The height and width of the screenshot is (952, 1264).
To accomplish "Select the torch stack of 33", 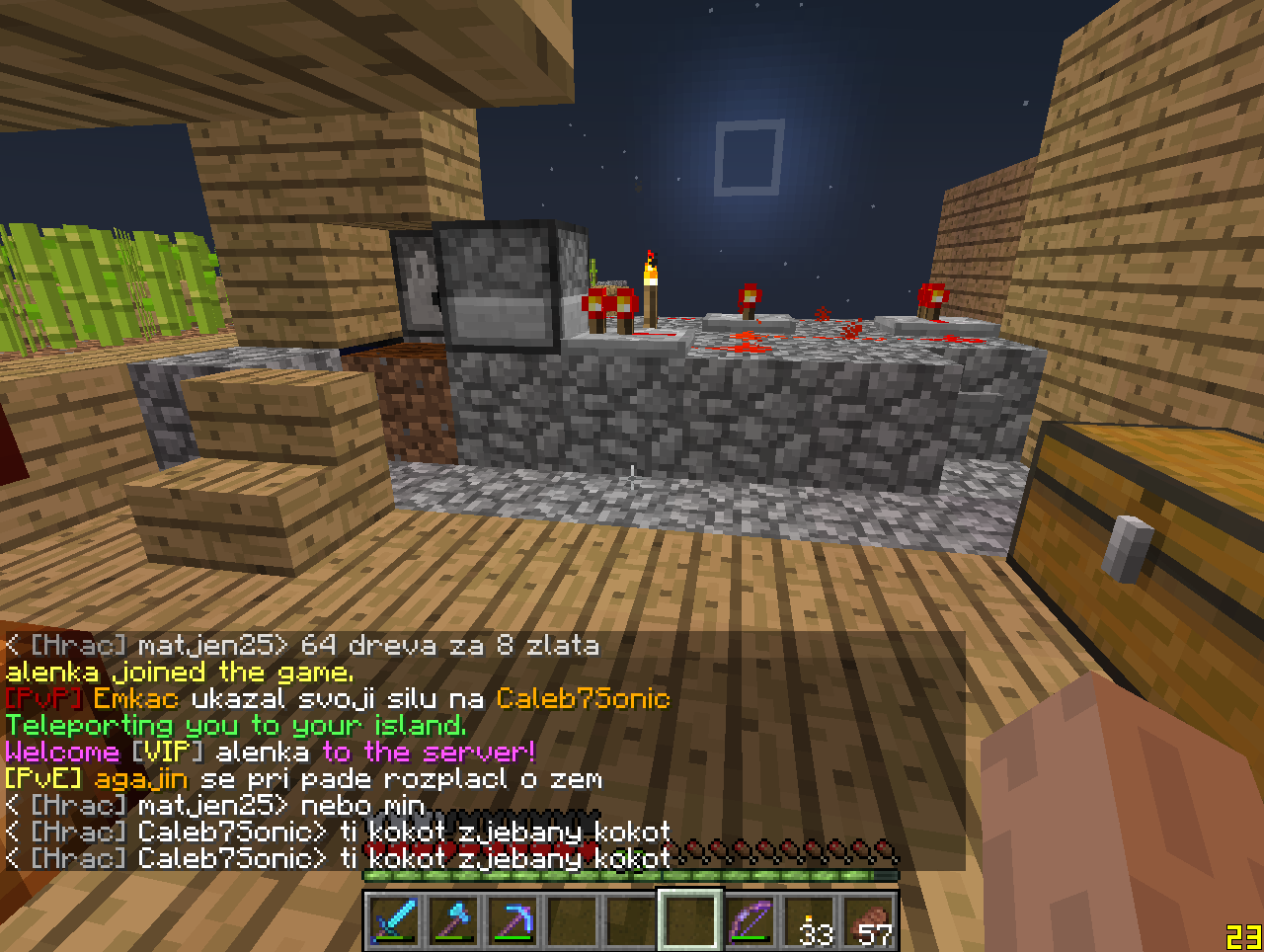I will click(812, 920).
